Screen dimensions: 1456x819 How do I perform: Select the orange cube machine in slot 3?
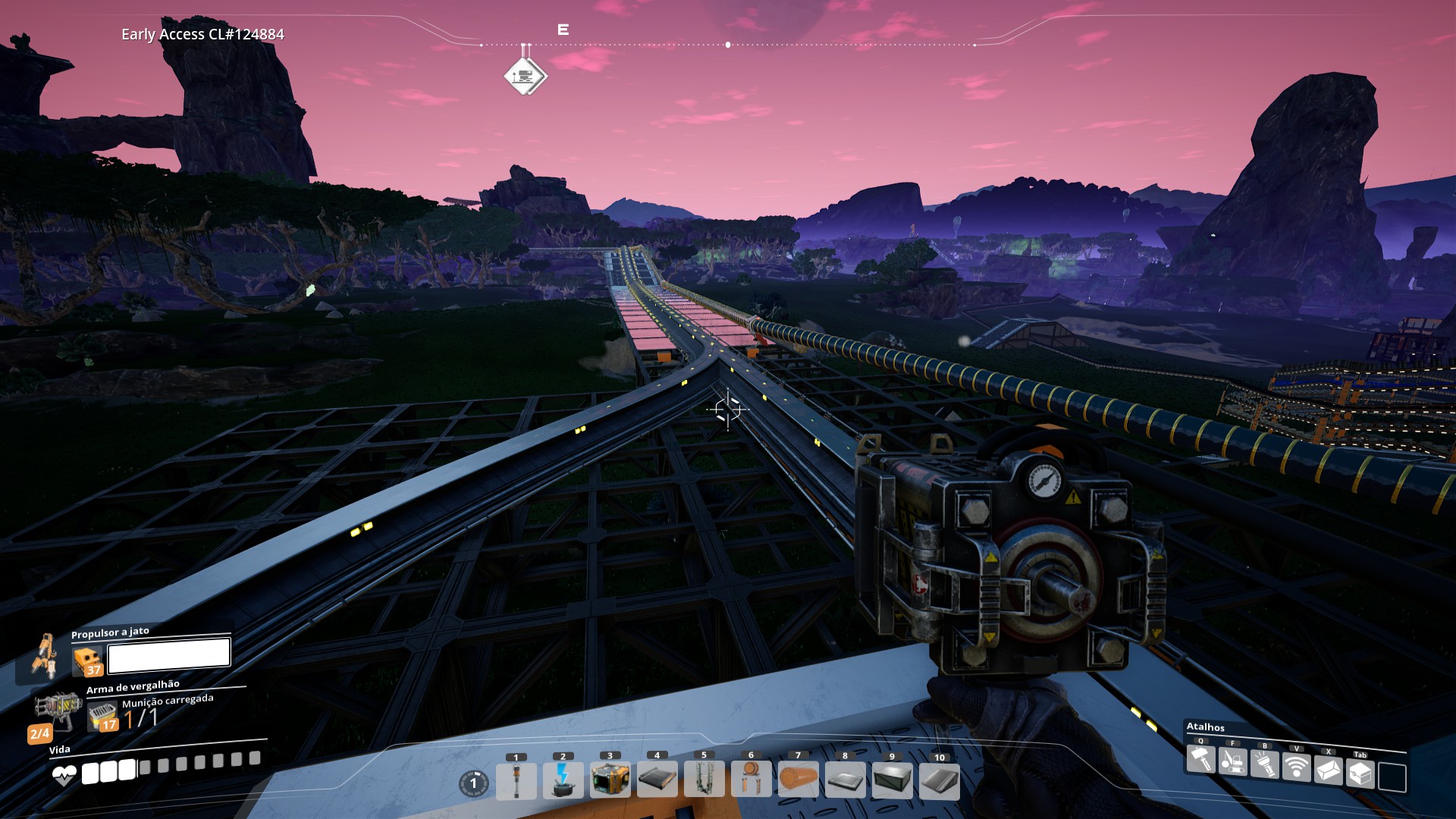[x=610, y=780]
